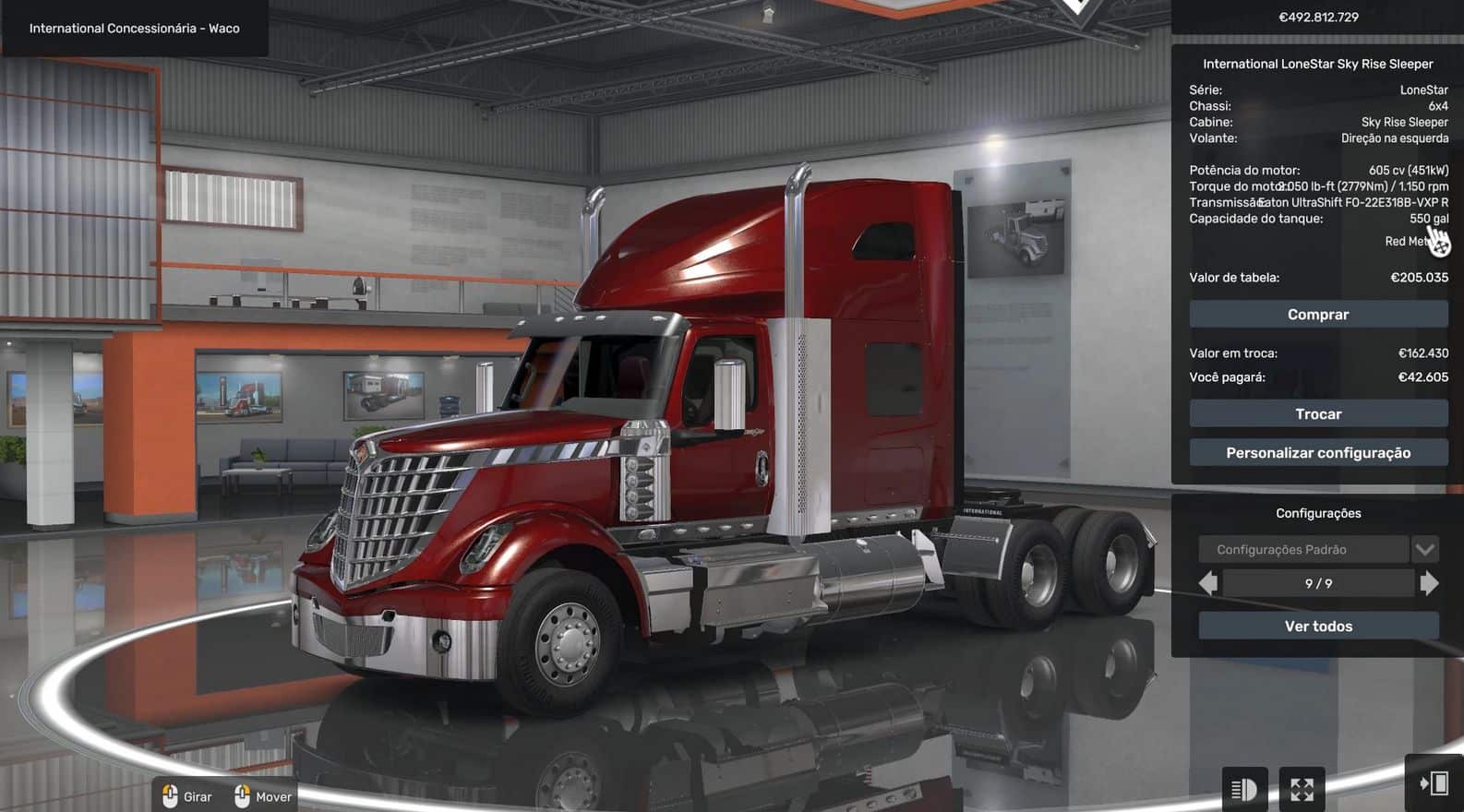Click Ver todos to see all configurations
Screen dimensions: 1464x812
click(x=1318, y=626)
